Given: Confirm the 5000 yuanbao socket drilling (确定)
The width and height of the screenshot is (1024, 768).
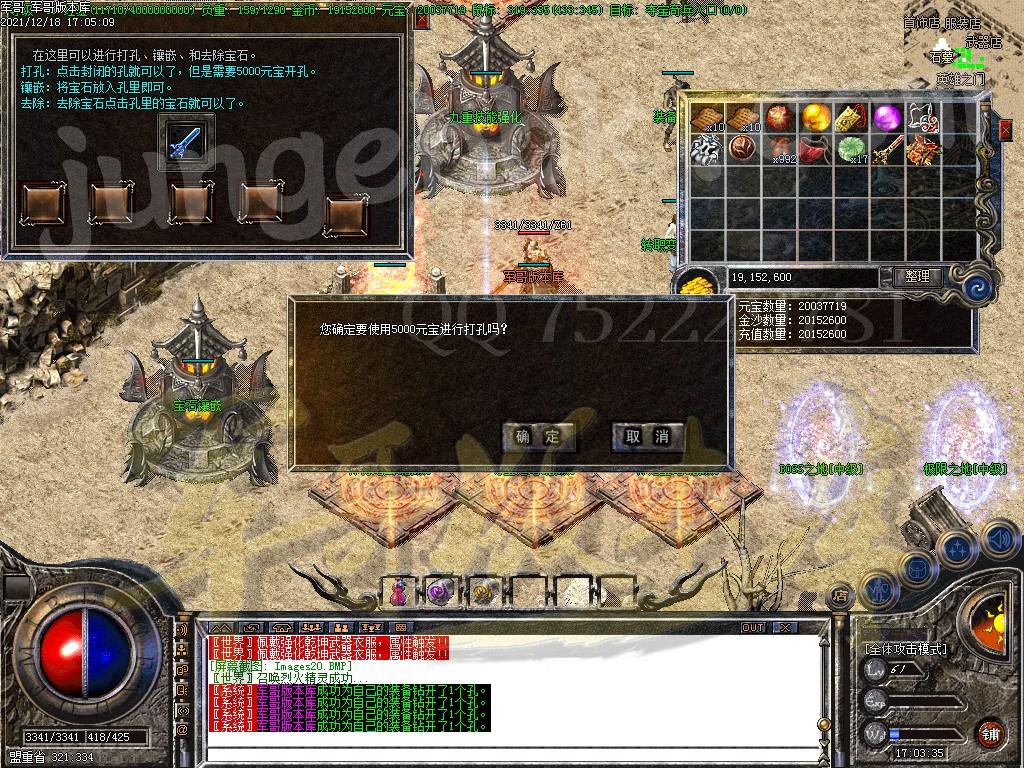Looking at the screenshot, I should pyautogui.click(x=539, y=436).
